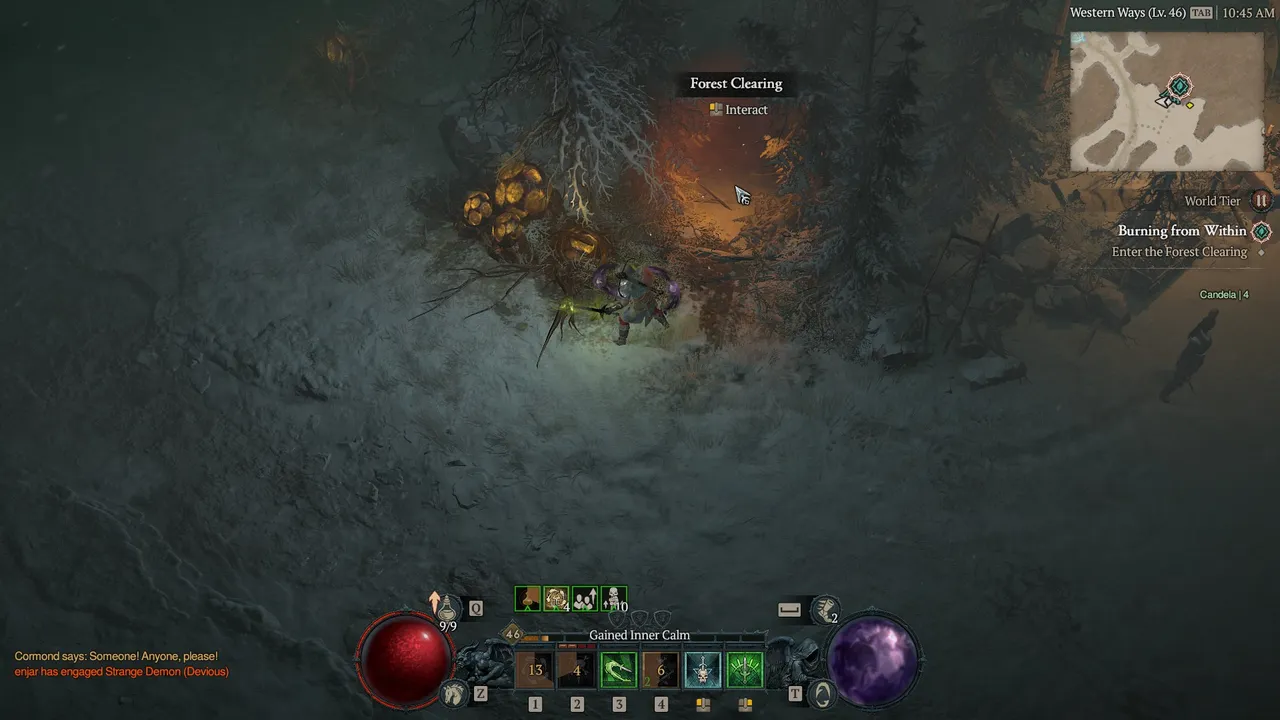1280x720 pixels.
Task: Open the chat log message area
Action: point(121,664)
